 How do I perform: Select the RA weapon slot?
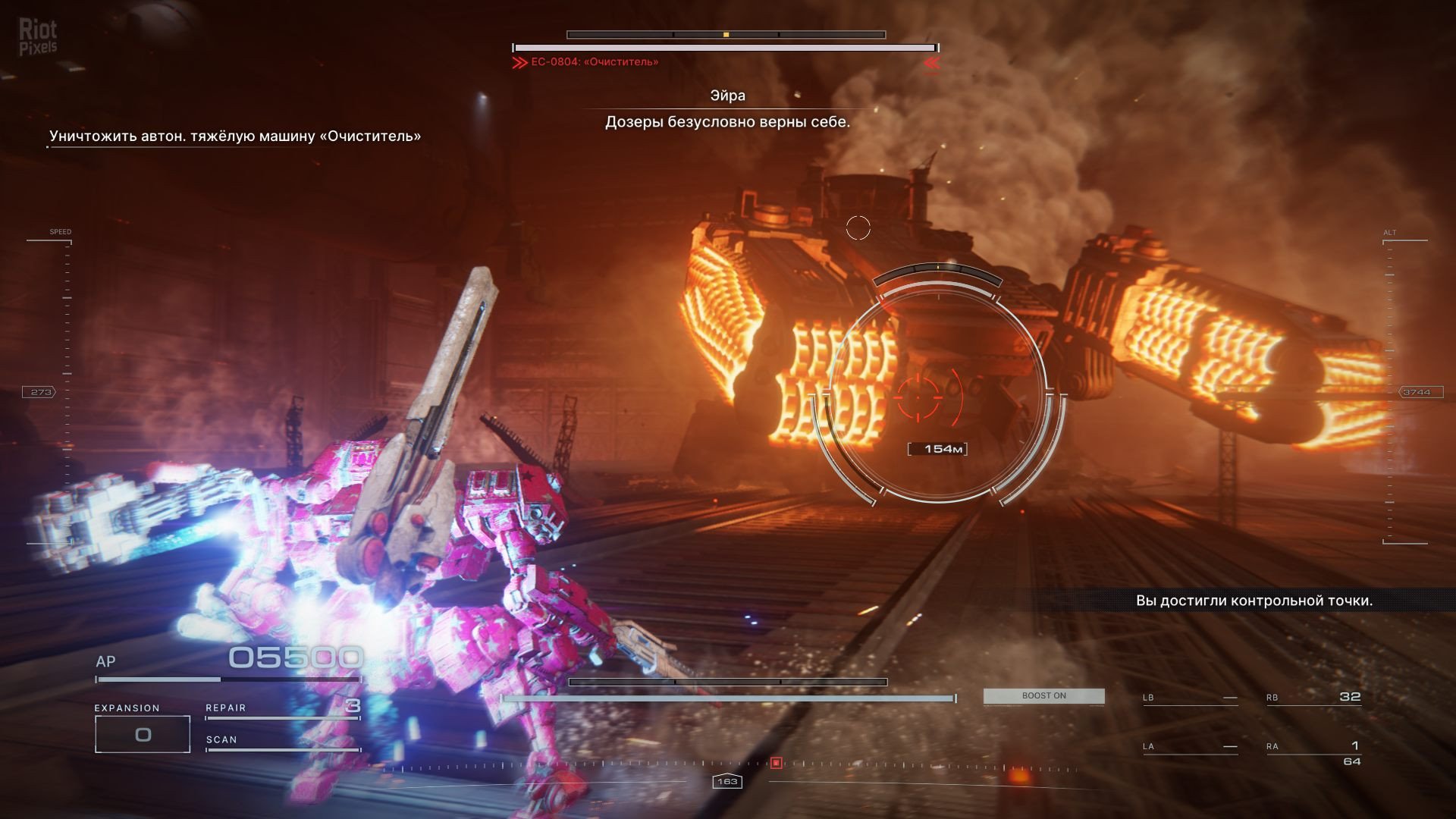1313,748
